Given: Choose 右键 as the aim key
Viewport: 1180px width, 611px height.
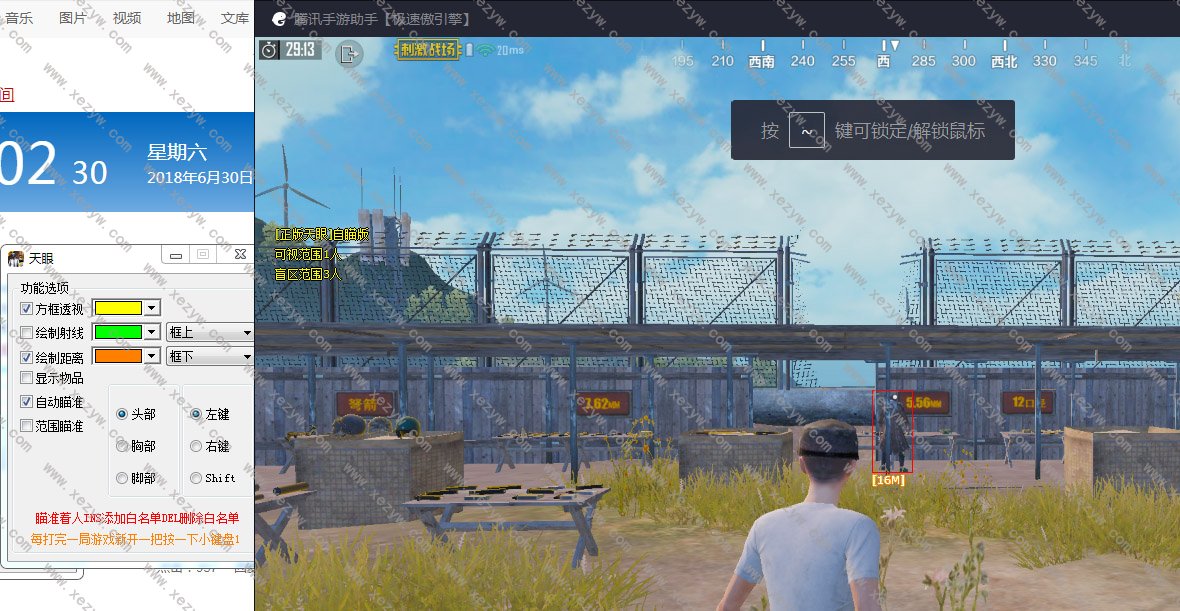Looking at the screenshot, I should [x=196, y=446].
